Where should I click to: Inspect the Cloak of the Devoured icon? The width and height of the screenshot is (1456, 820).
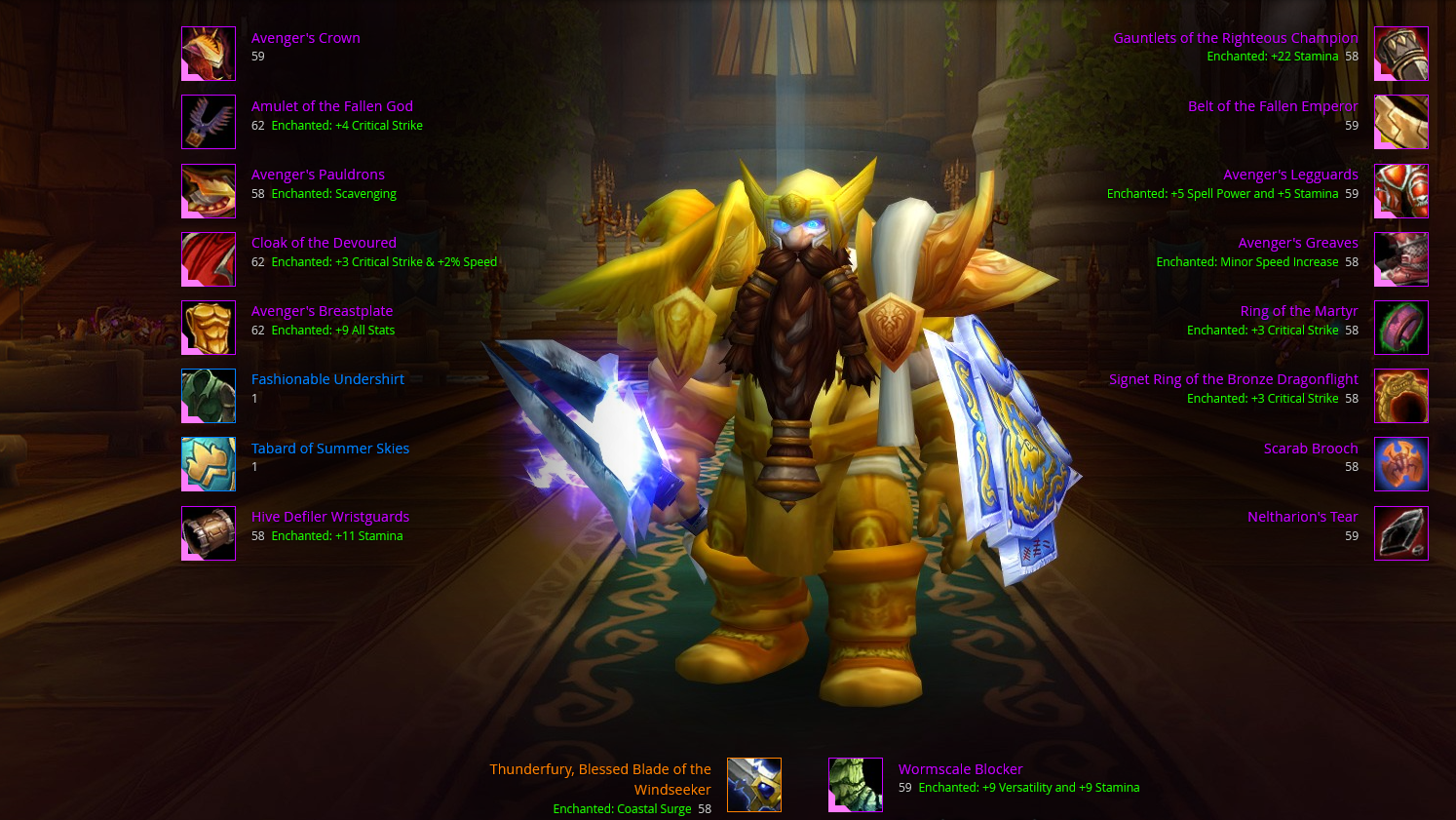209,258
